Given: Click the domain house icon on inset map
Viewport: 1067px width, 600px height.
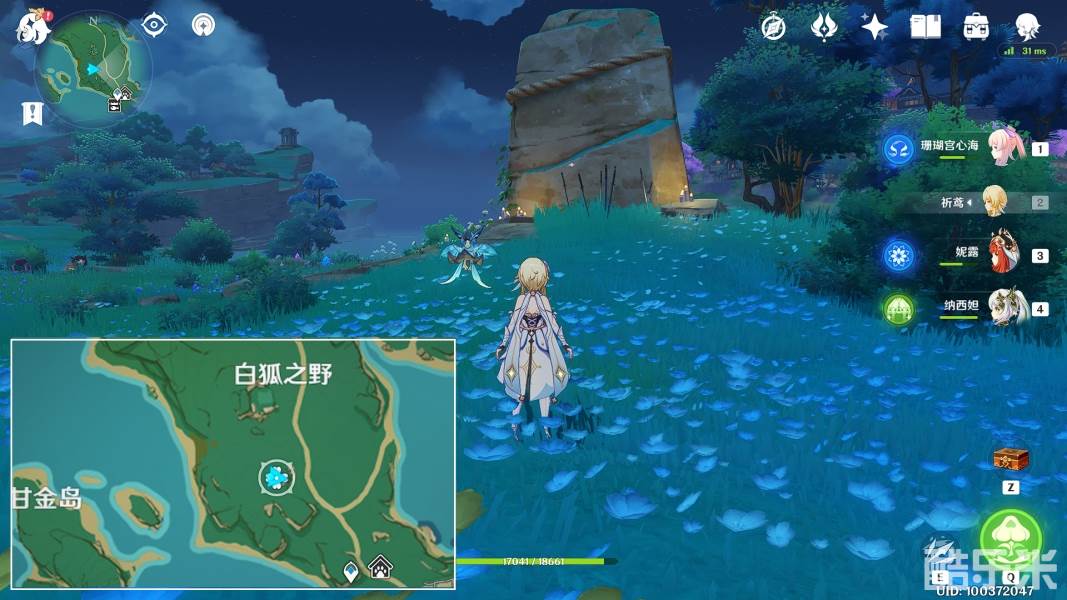Looking at the screenshot, I should pos(380,569).
